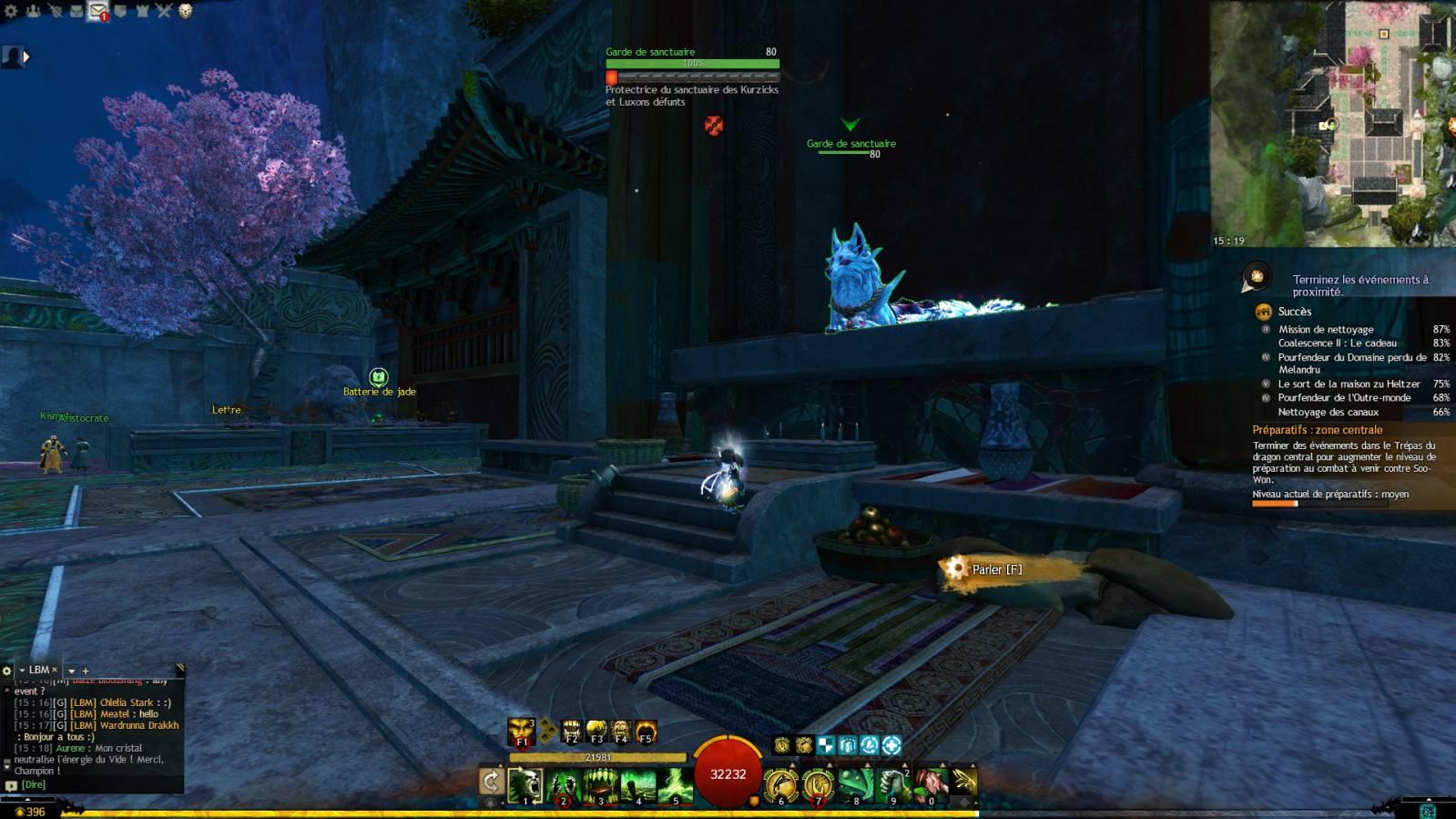This screenshot has width=1456, height=819.
Task: Click the Parler interaction prompt
Action: tap(996, 570)
